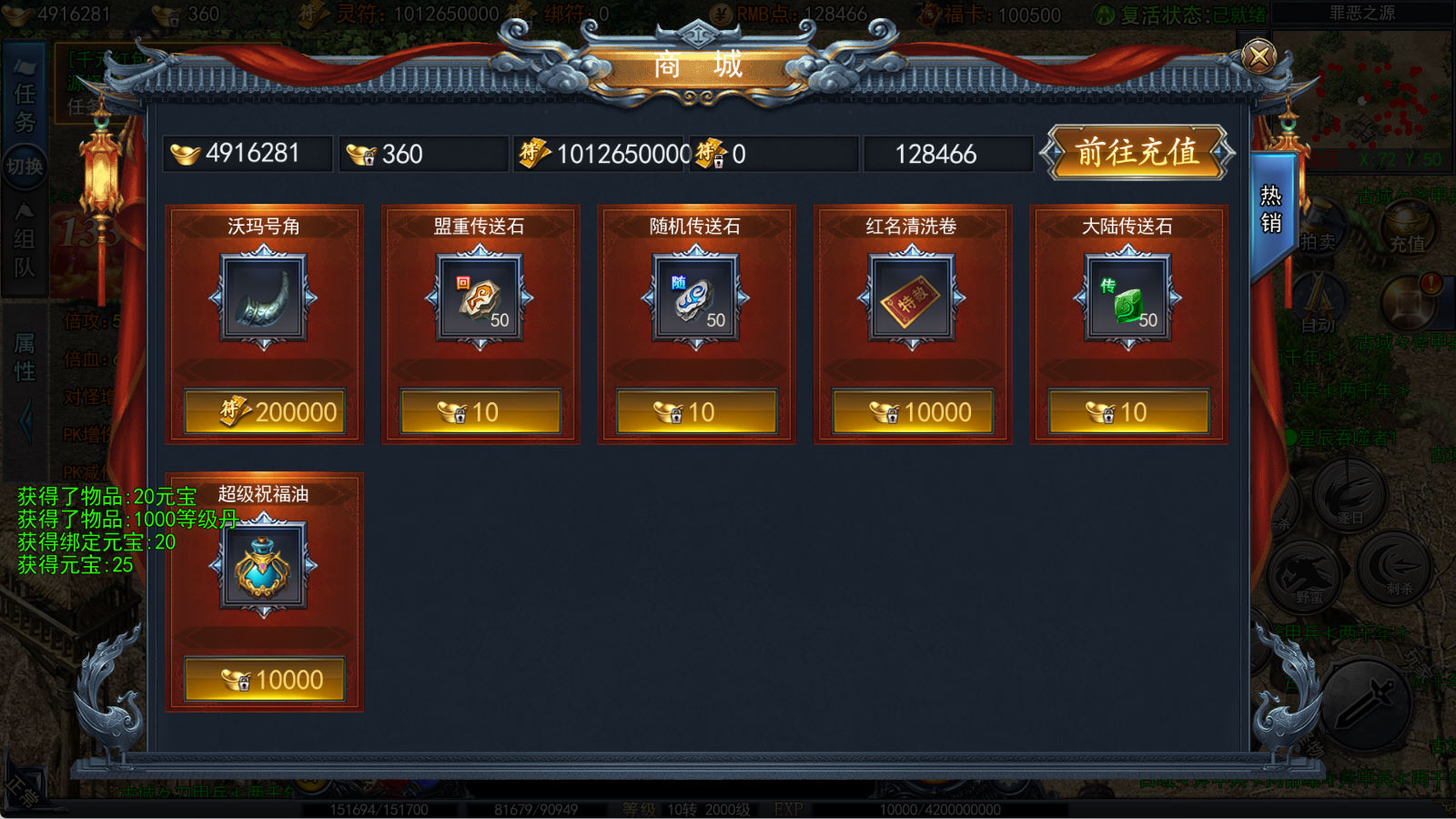Screen dimensions: 1456x819
Task: Buy 沃玛号角 for 200000
Action: 265,412
